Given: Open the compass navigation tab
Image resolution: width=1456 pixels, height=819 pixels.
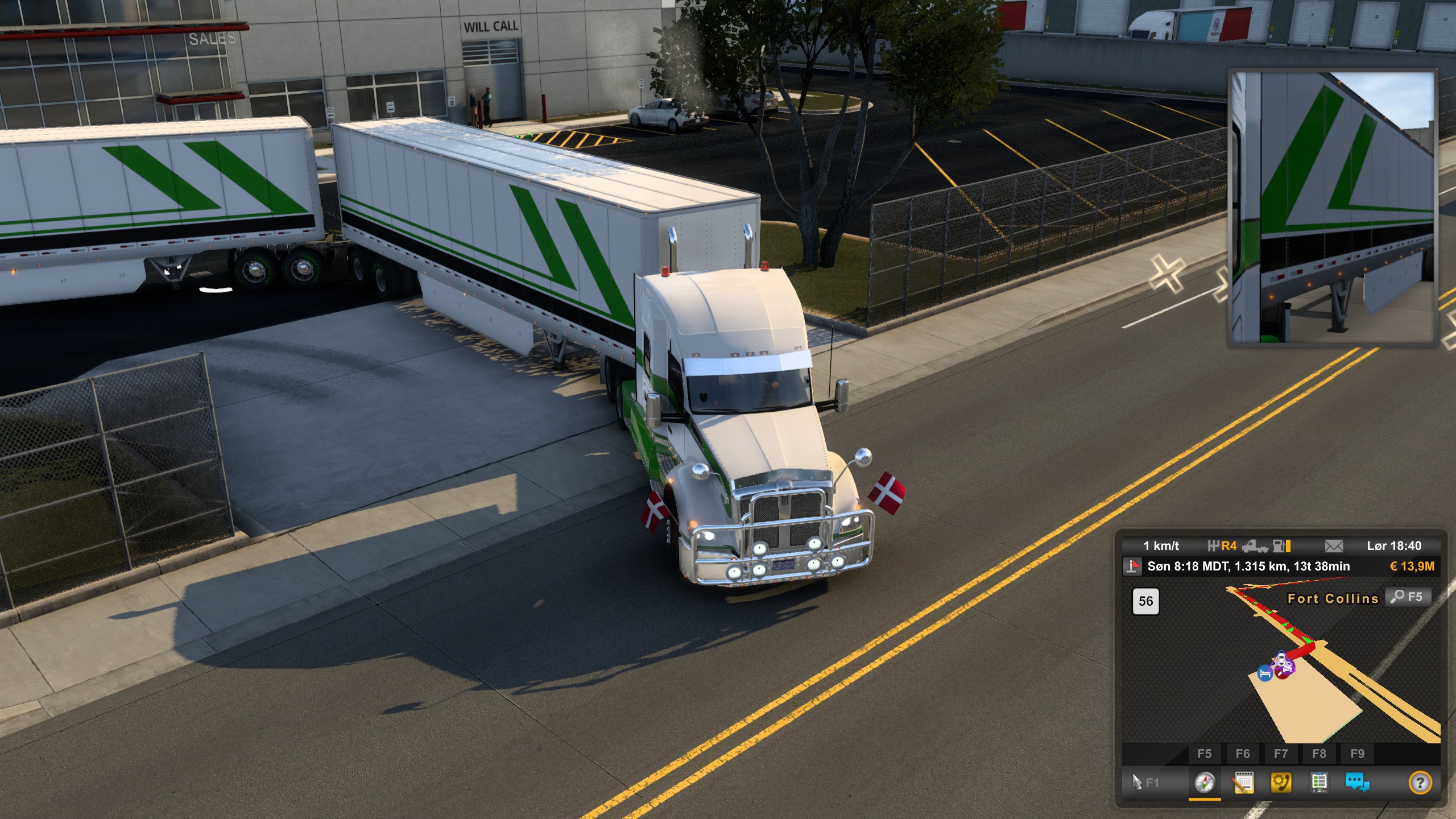Looking at the screenshot, I should pos(1204,783).
